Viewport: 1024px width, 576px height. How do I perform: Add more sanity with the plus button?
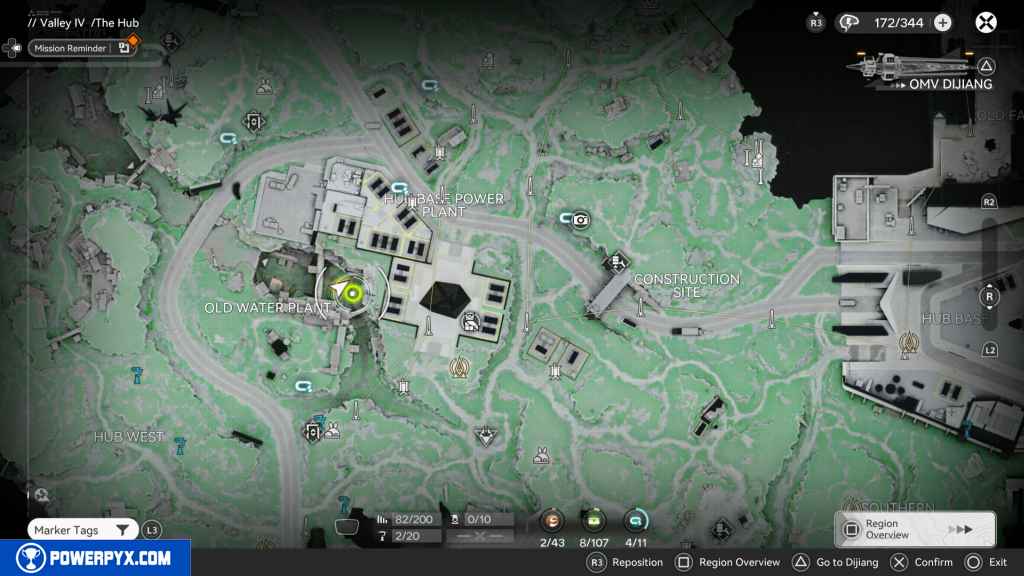point(943,22)
